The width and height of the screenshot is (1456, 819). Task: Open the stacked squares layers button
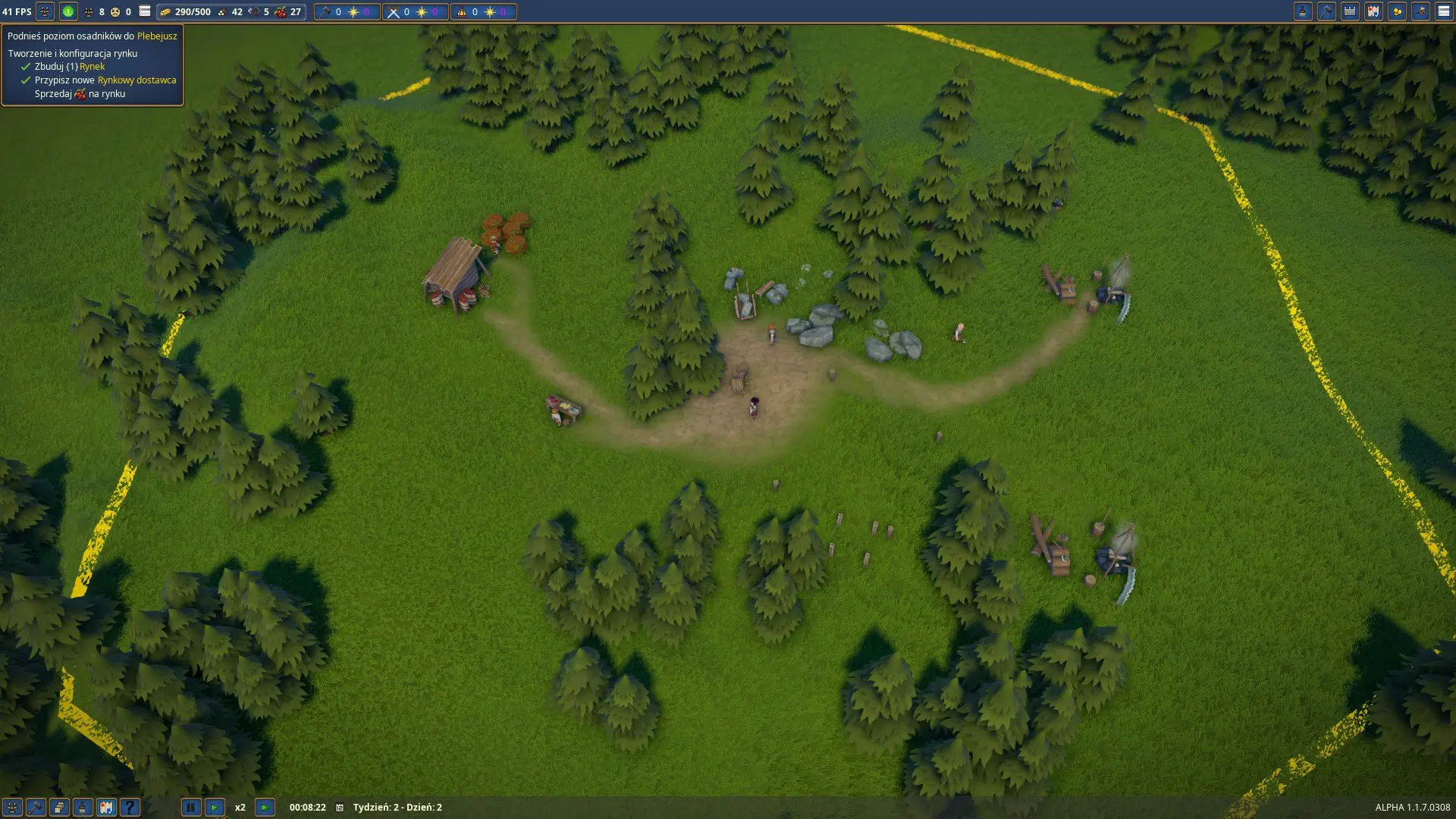tap(59, 808)
